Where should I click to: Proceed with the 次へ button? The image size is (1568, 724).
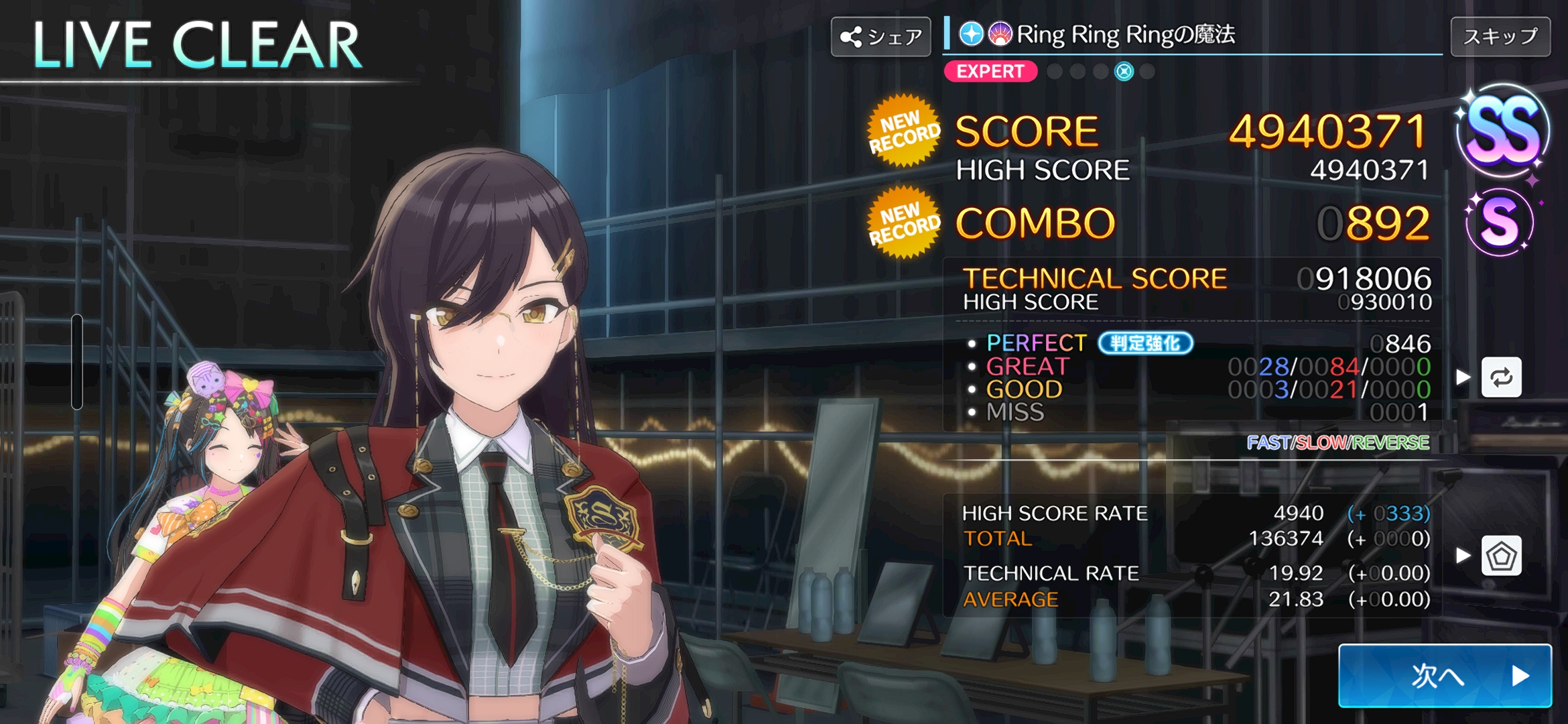pyautogui.click(x=1445, y=675)
